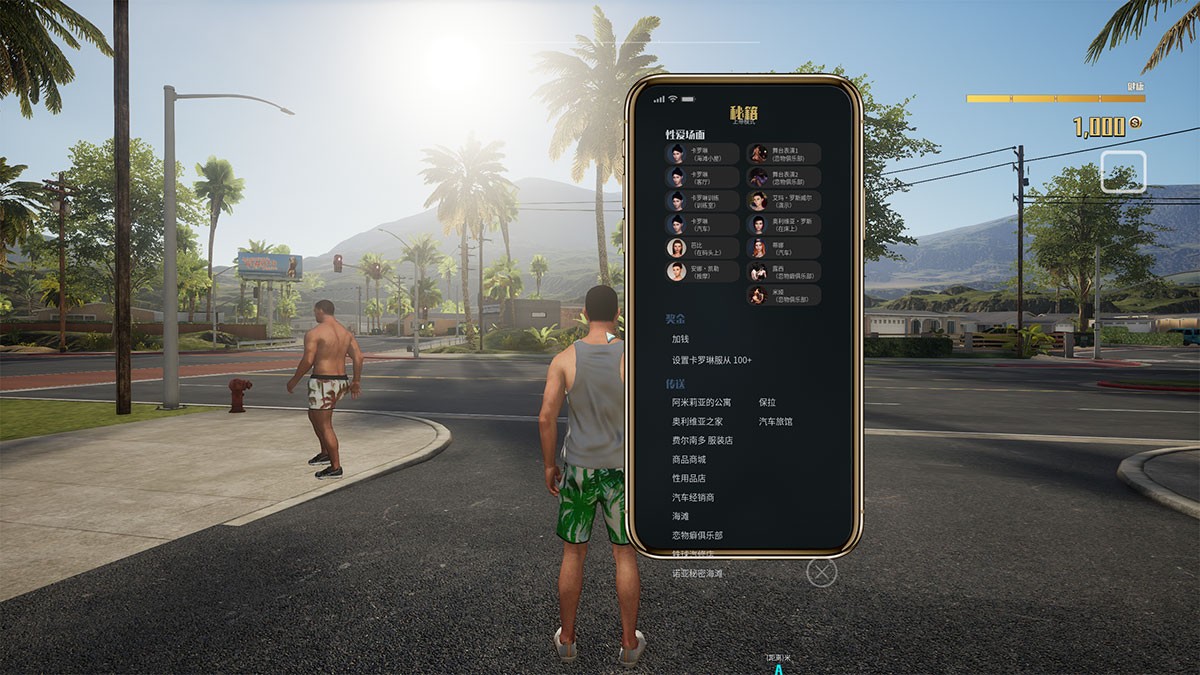
Task: Choose the 加钱 add money cheat
Action: pos(681,339)
